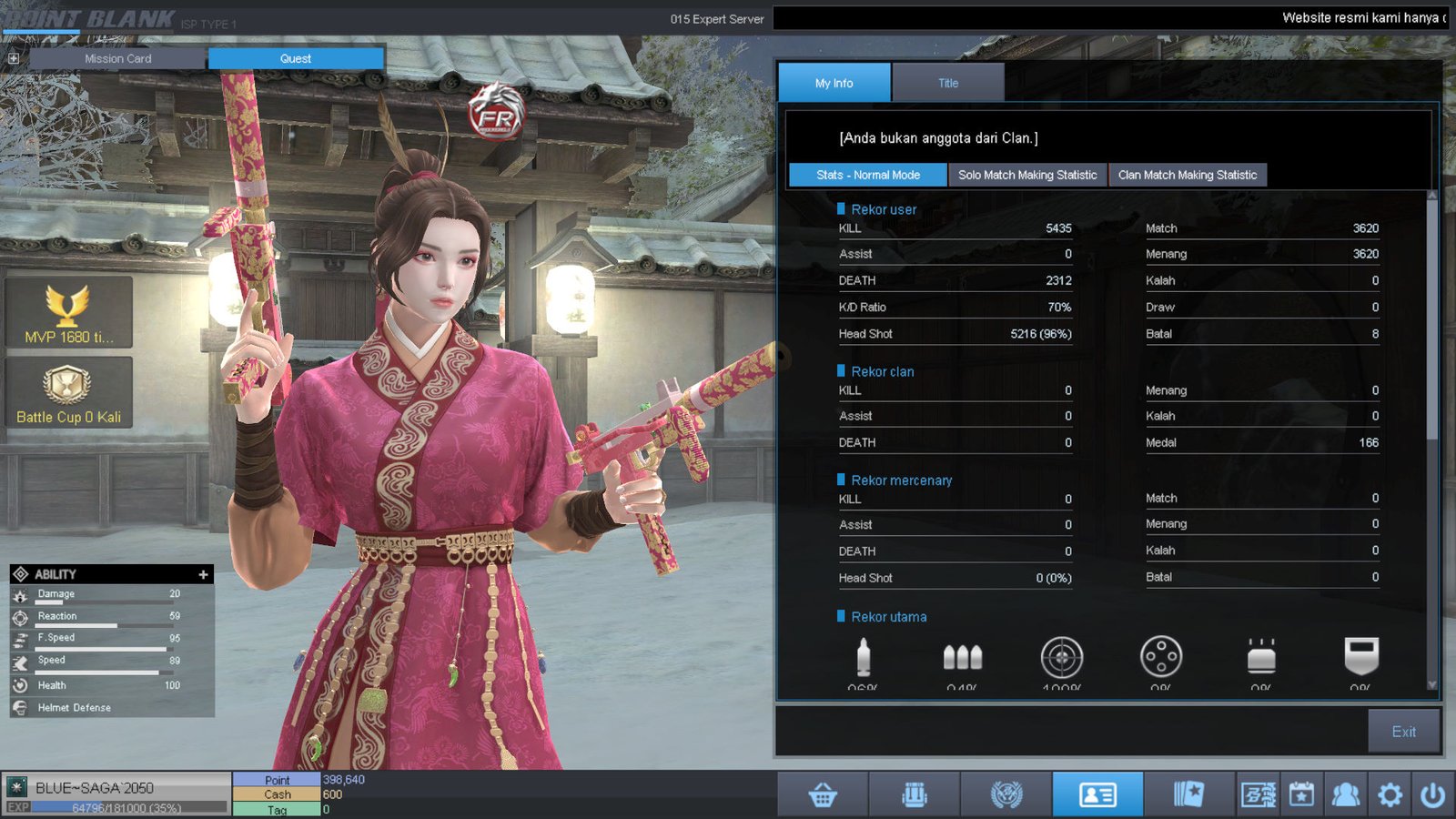
Task: Select the My Info tab
Action: click(x=834, y=83)
